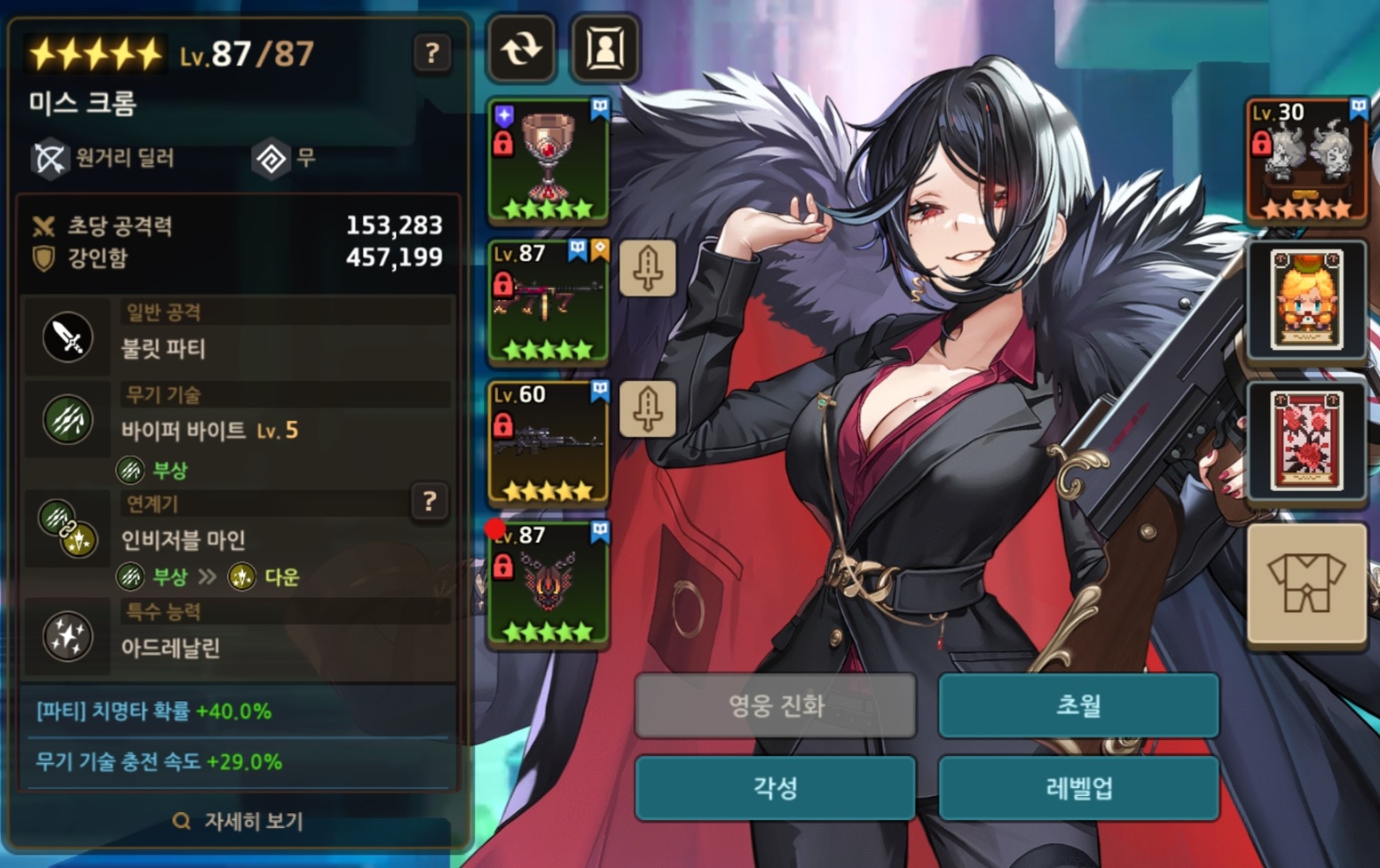Image resolution: width=1380 pixels, height=868 pixels.
Task: Open the costume shirt button
Action: click(1306, 584)
